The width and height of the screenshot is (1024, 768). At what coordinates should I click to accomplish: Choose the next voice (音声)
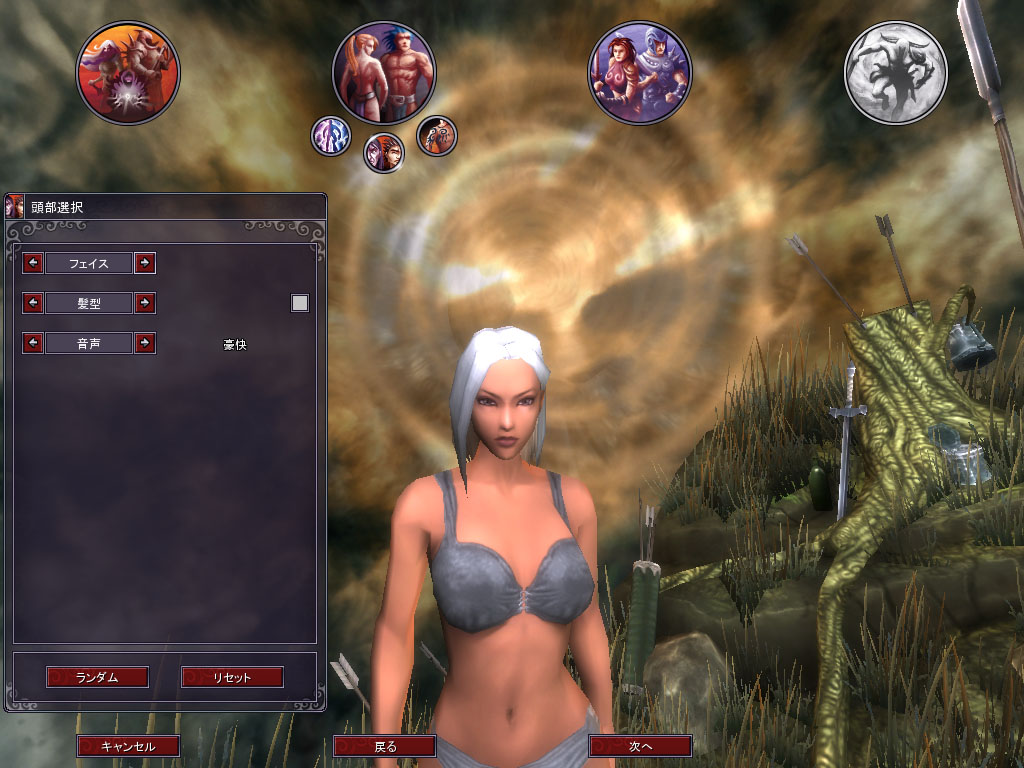145,343
